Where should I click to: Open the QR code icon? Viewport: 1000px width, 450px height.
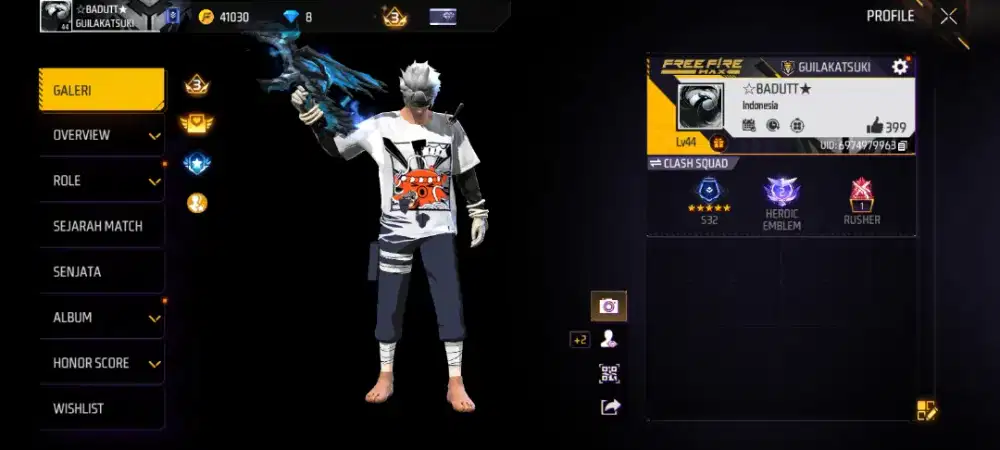click(608, 373)
